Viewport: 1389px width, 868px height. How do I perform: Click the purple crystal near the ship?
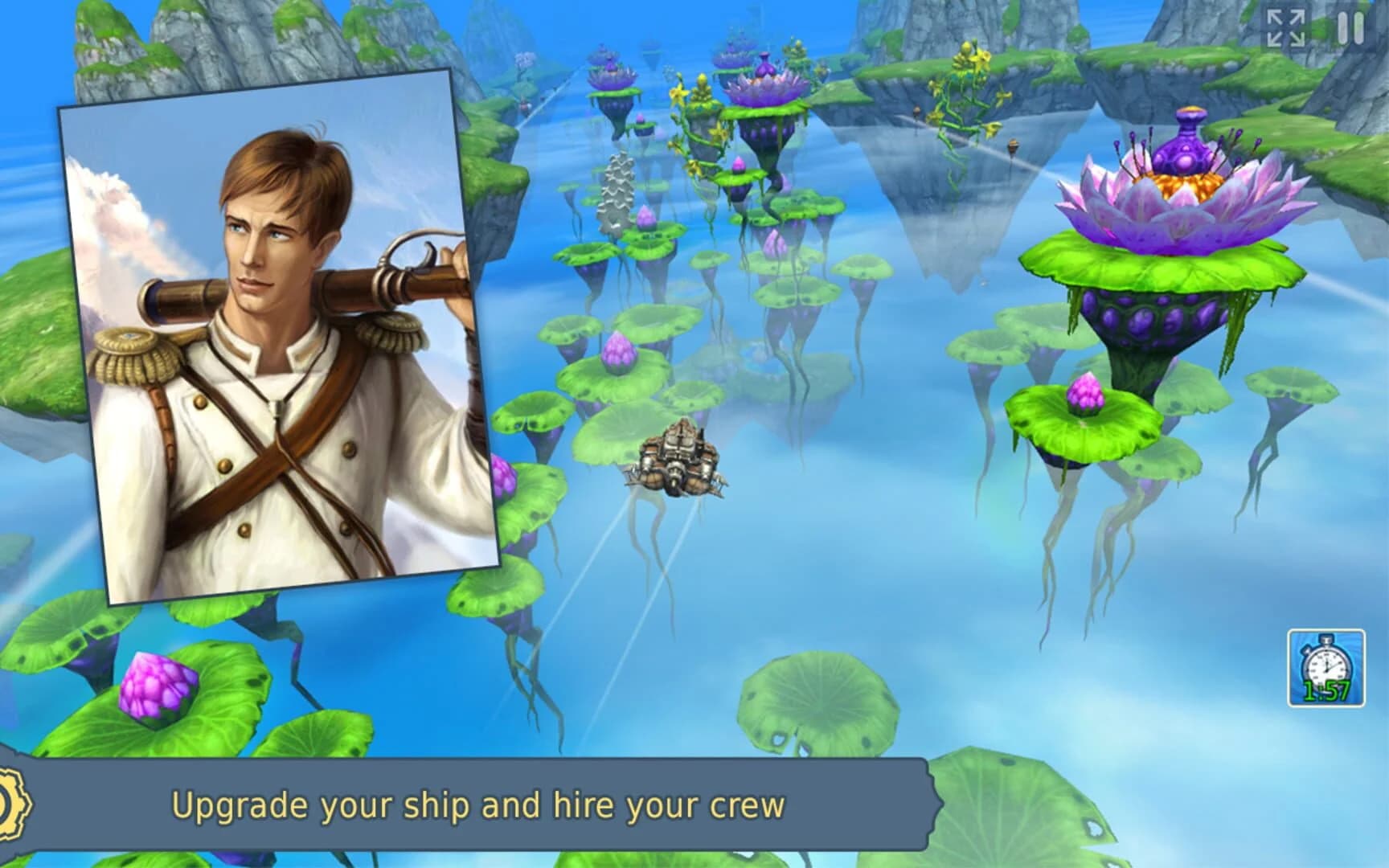619,351
